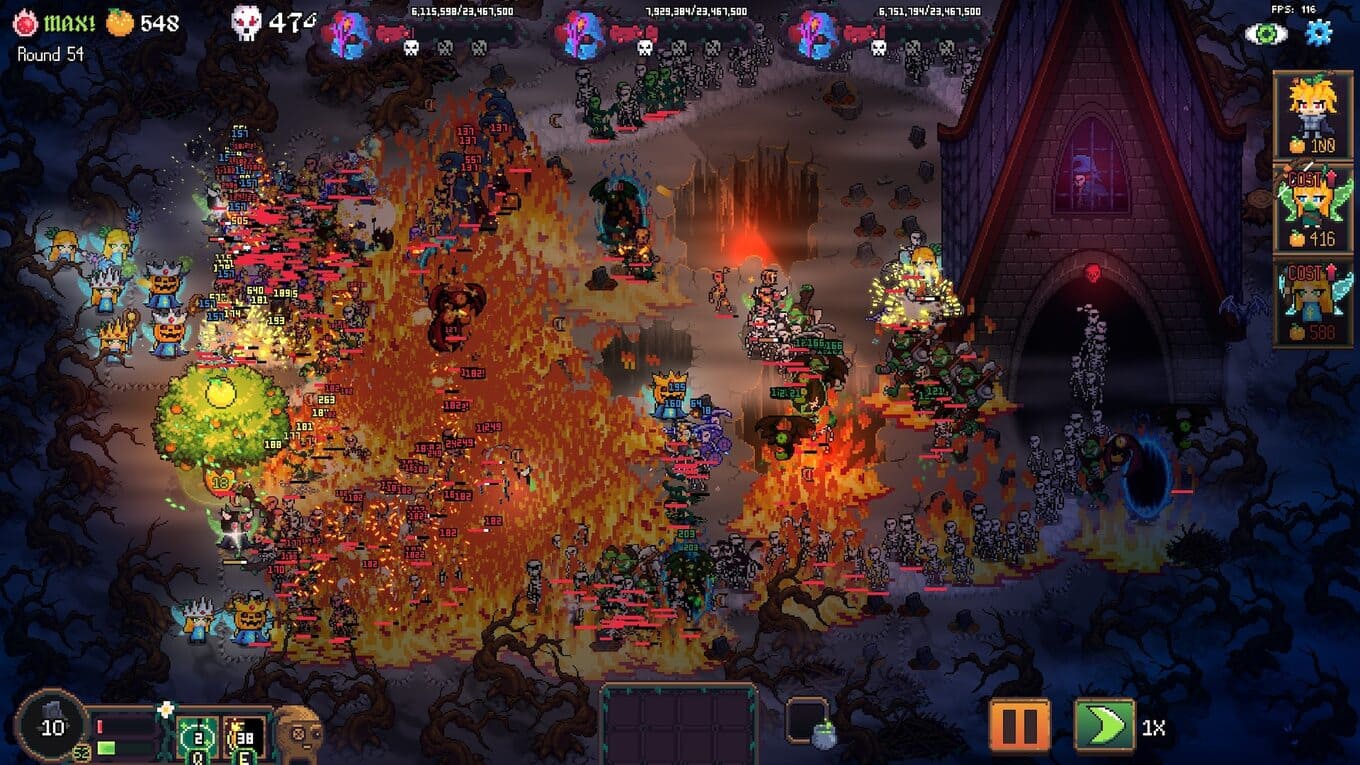Activate the E ability showing 38
Screen dimensions: 1360x765
243,739
